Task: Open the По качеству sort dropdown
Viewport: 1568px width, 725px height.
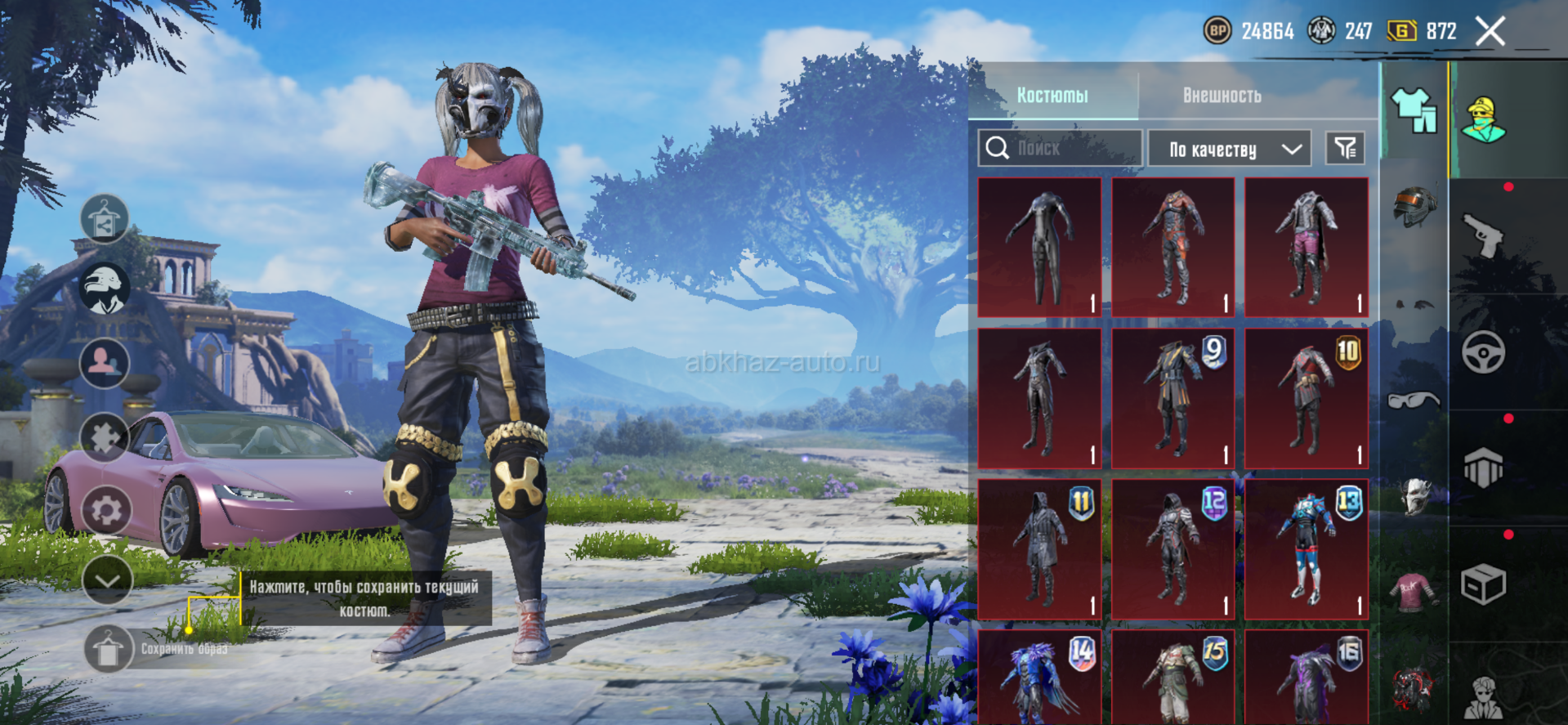Action: [1229, 150]
